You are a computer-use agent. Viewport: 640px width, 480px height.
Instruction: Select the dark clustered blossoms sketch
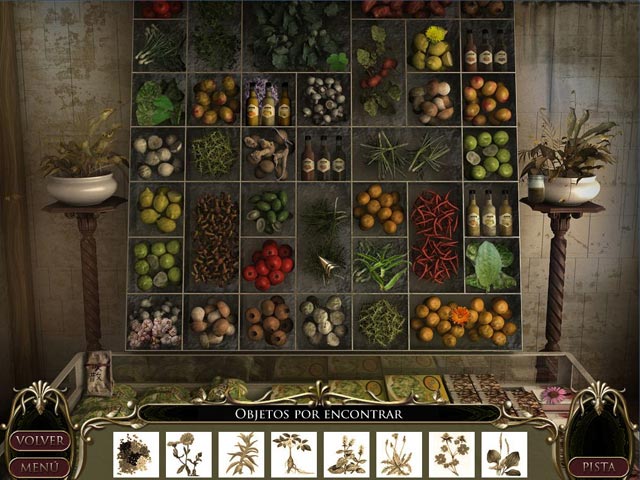click(x=136, y=454)
